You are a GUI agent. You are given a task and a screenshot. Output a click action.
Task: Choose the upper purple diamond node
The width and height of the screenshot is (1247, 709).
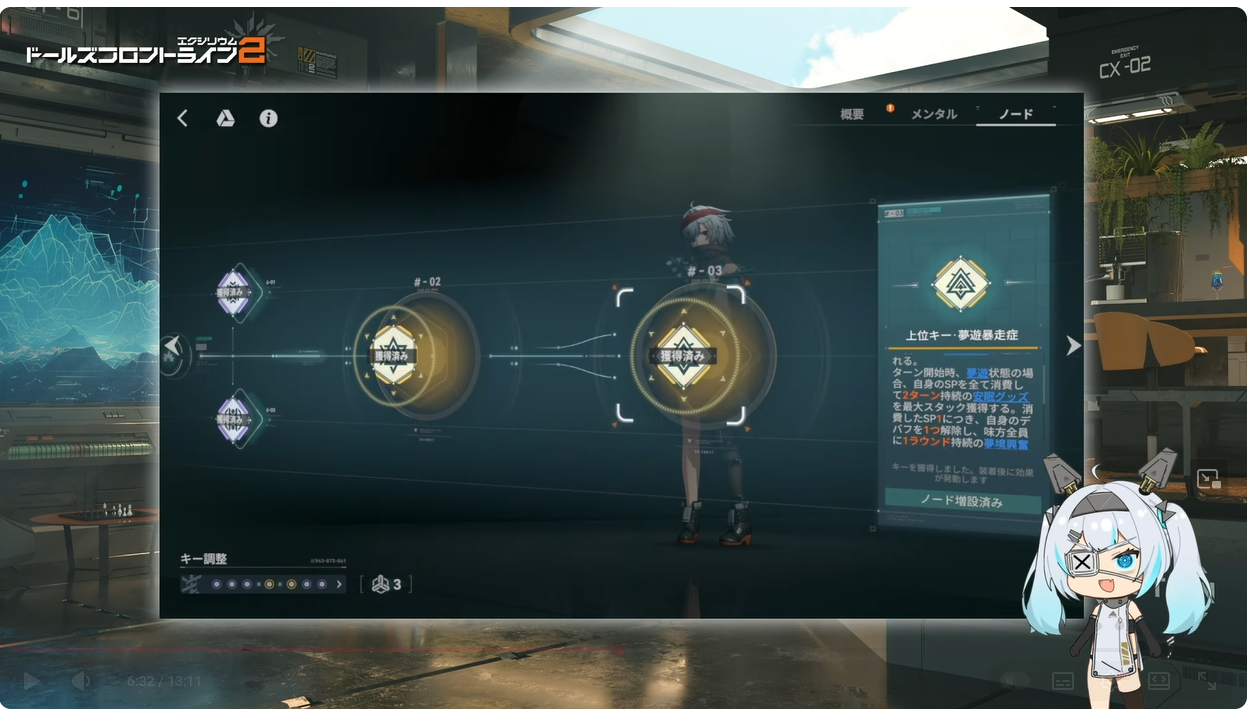(x=233, y=293)
